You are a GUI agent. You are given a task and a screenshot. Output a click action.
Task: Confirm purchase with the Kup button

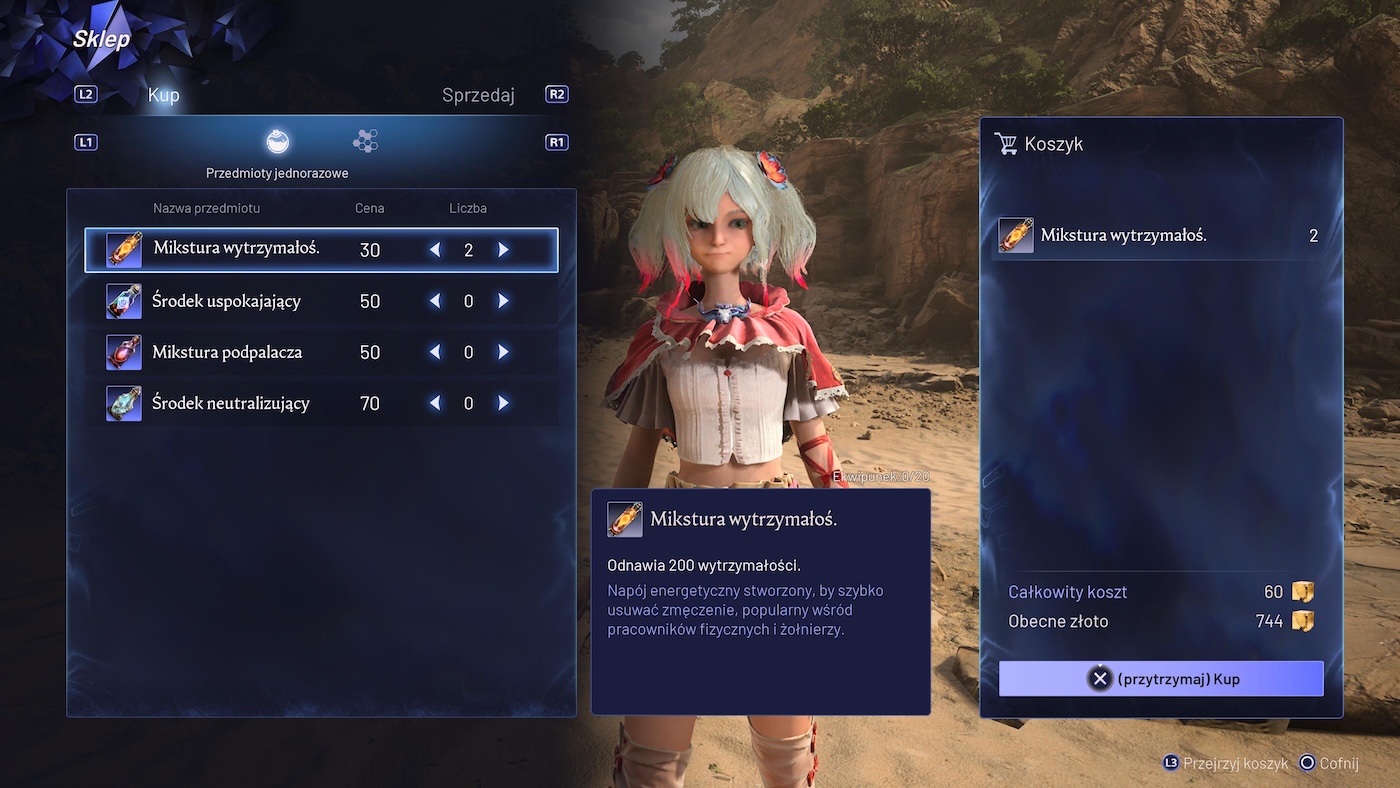(1161, 679)
